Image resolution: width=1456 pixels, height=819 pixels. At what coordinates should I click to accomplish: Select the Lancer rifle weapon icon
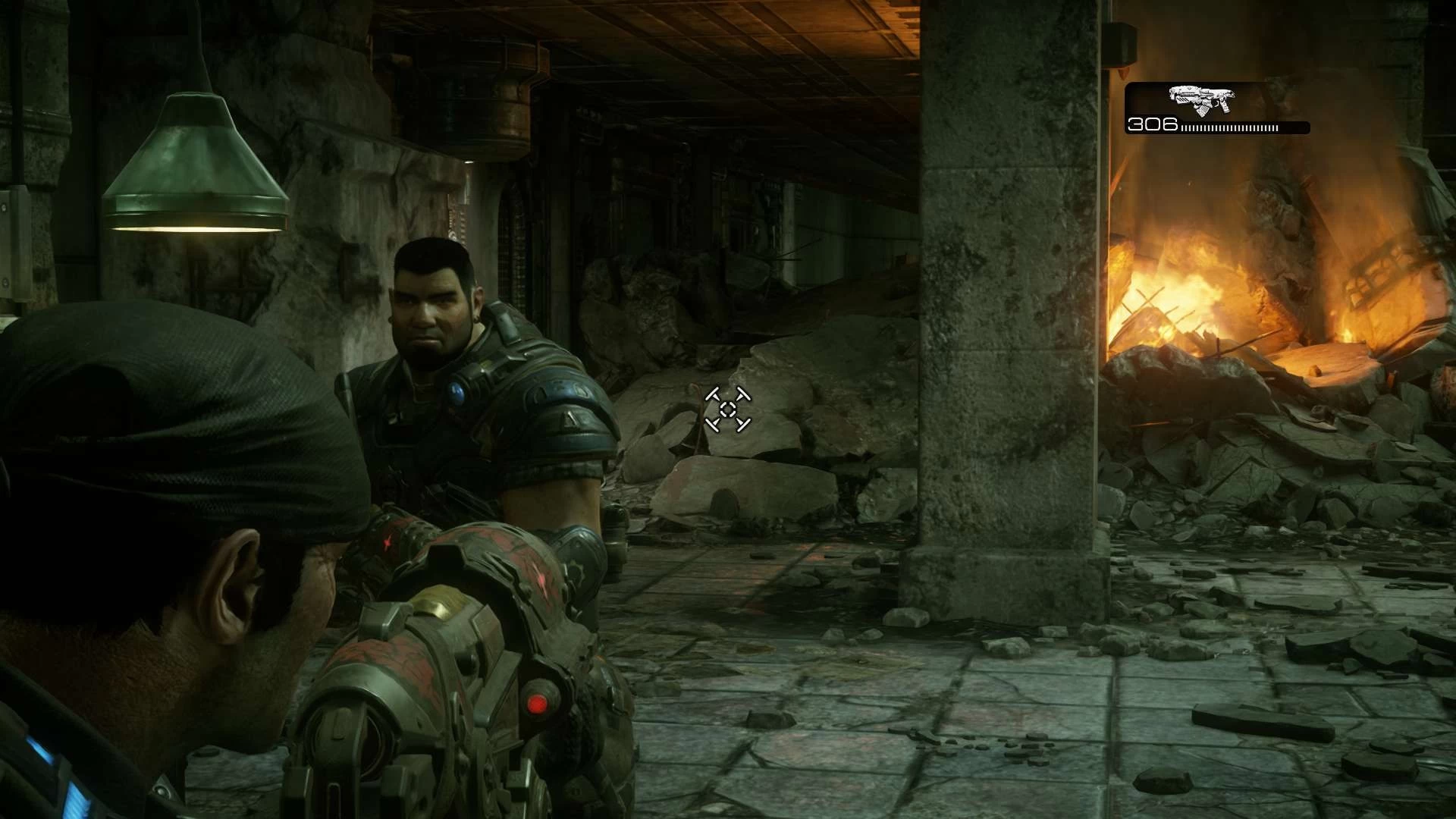click(1201, 100)
